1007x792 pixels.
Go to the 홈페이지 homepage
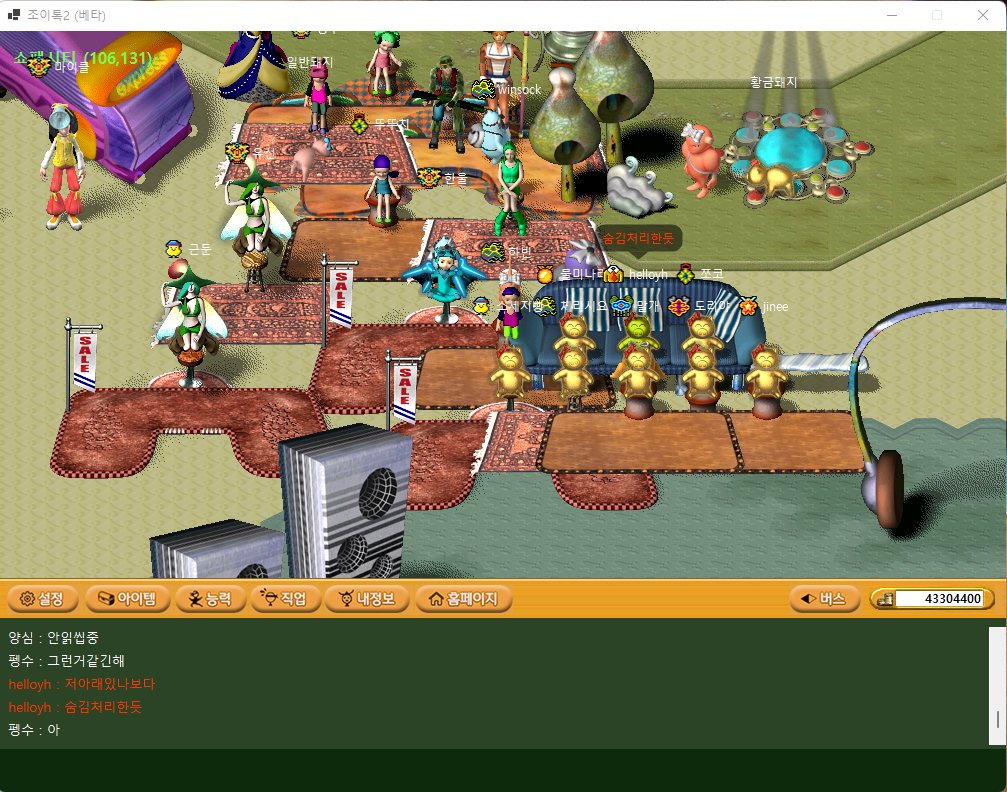tap(463, 599)
